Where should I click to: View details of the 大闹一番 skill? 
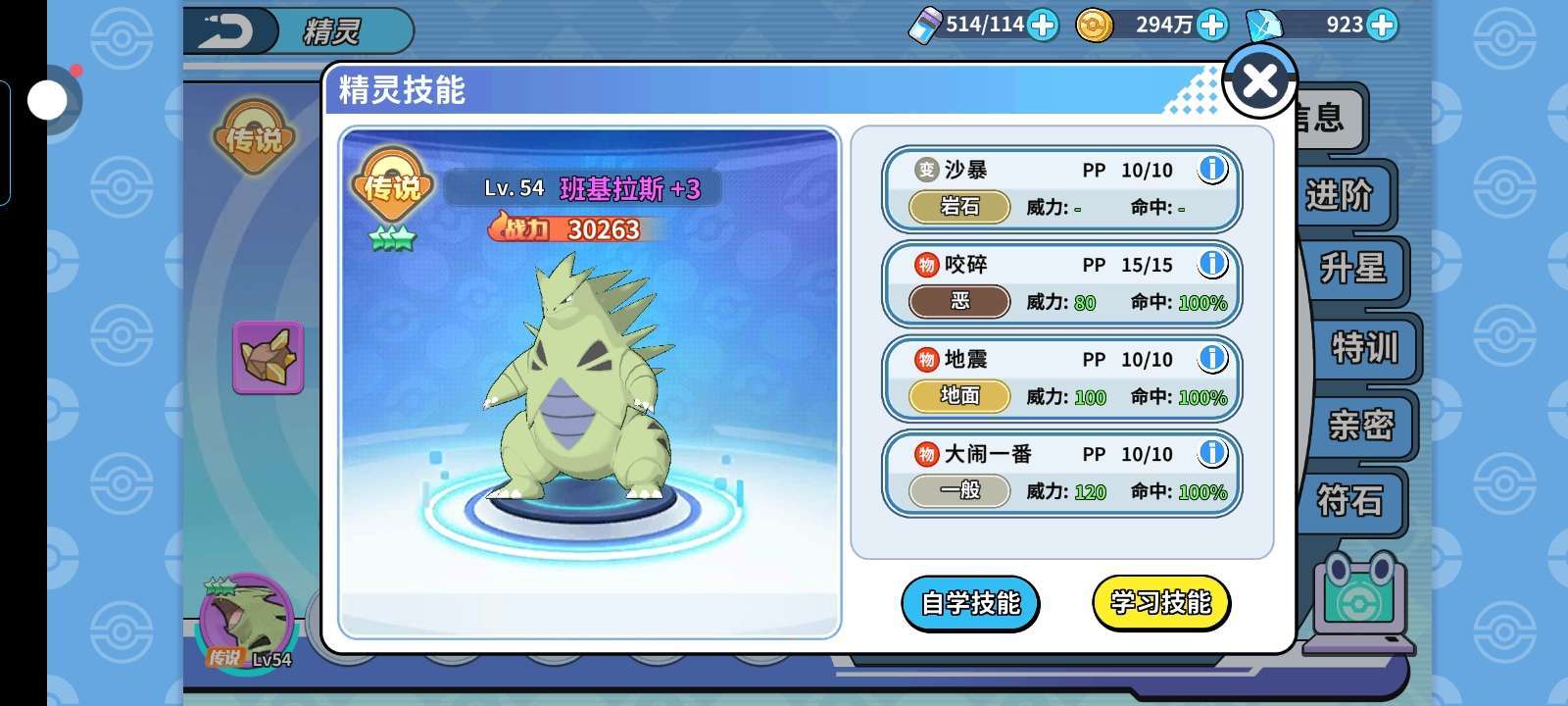pyautogui.click(x=1212, y=453)
